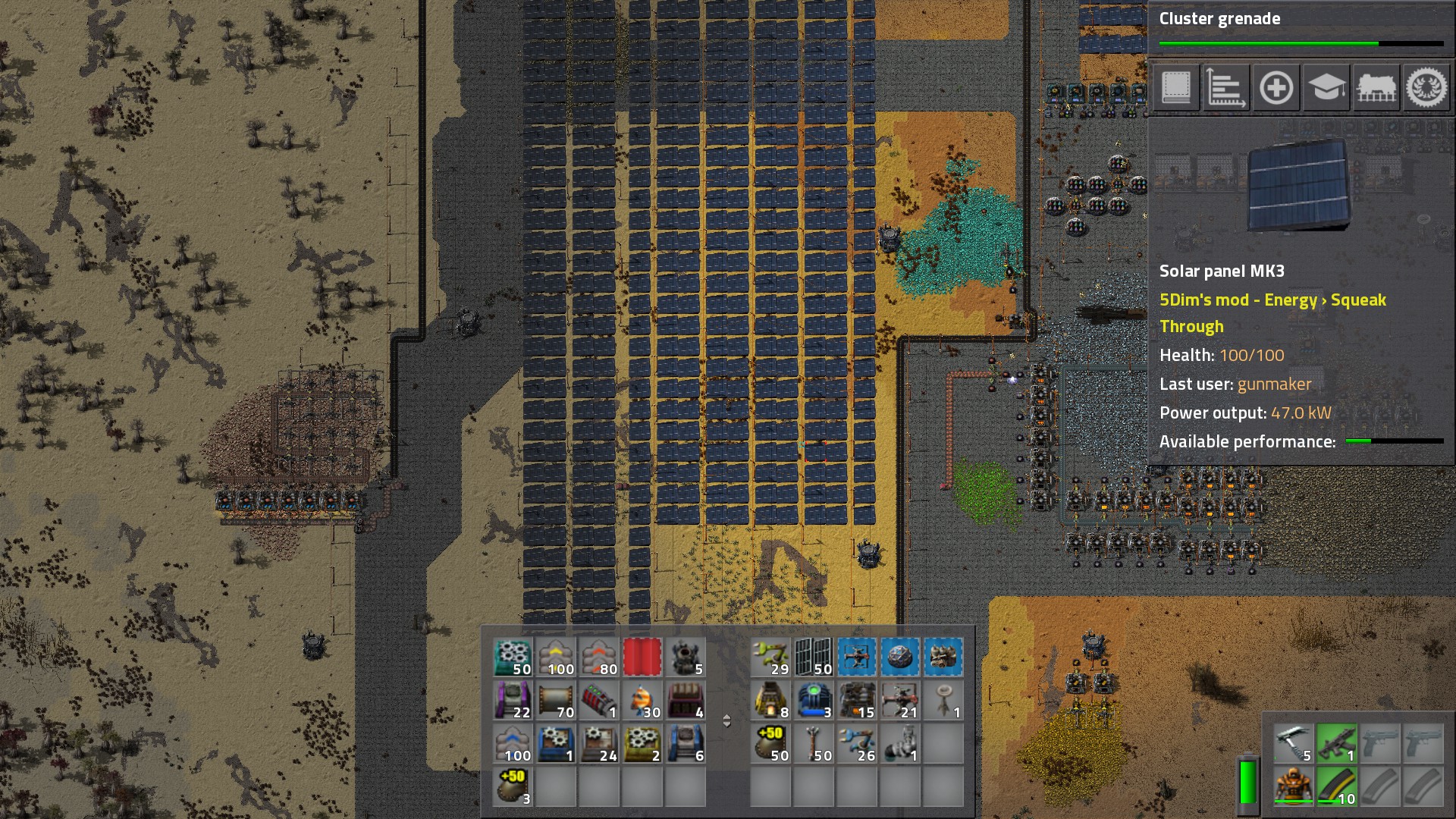This screenshot has height=819, width=1456.
Task: Open the technology research screen
Action: [x=1326, y=88]
